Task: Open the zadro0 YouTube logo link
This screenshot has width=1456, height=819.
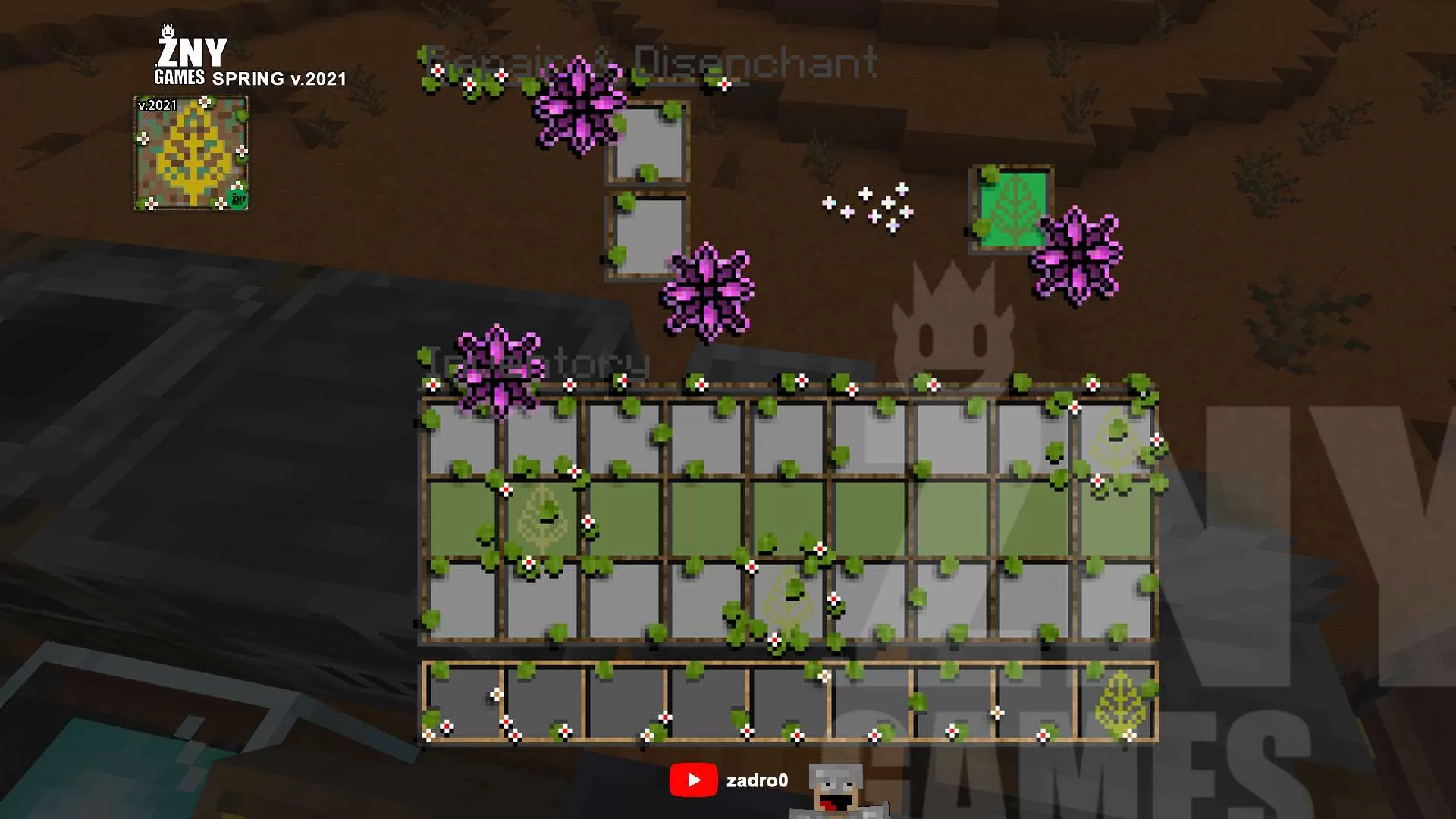Action: coord(693,780)
